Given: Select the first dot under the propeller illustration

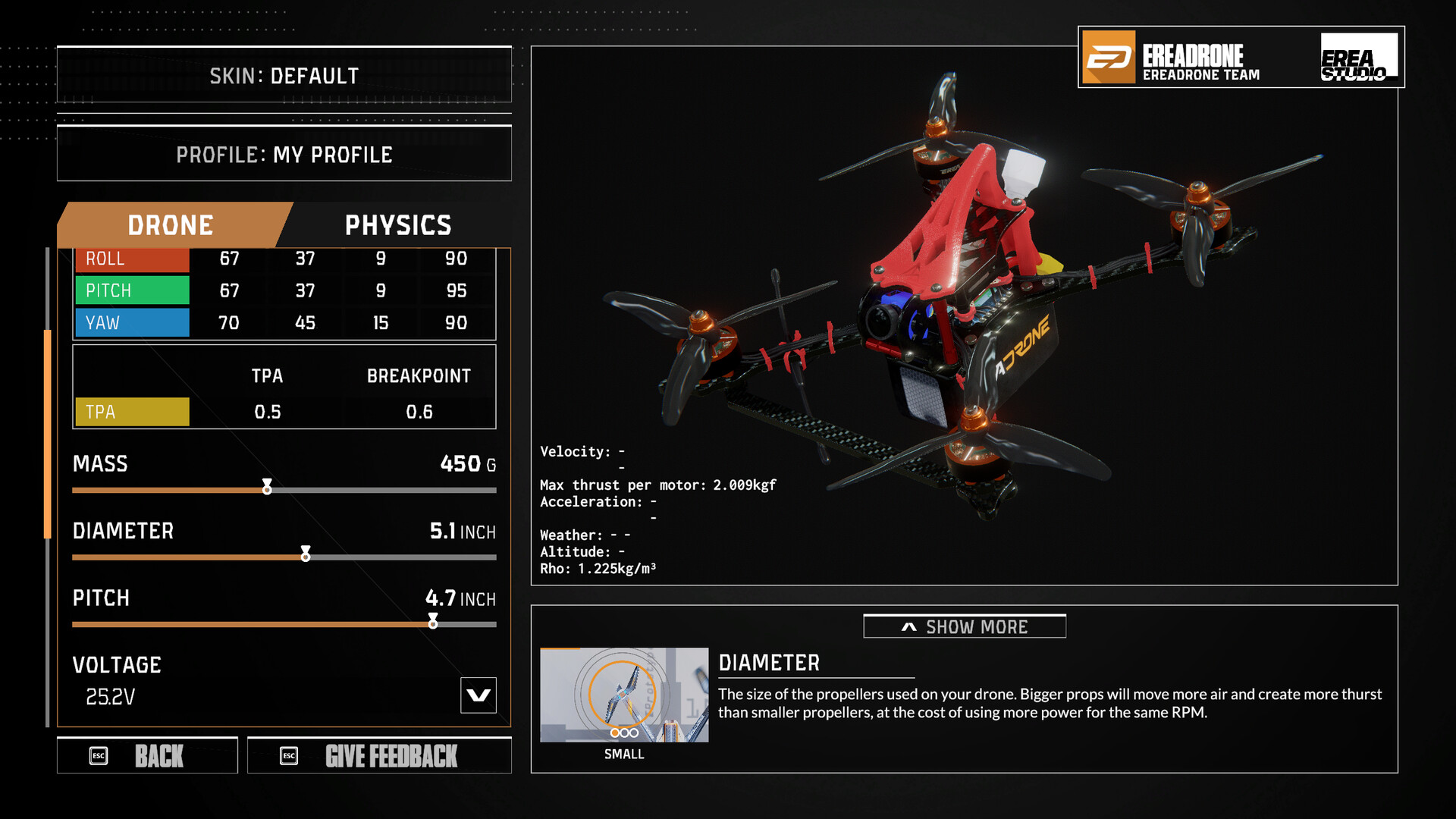Looking at the screenshot, I should tap(614, 733).
